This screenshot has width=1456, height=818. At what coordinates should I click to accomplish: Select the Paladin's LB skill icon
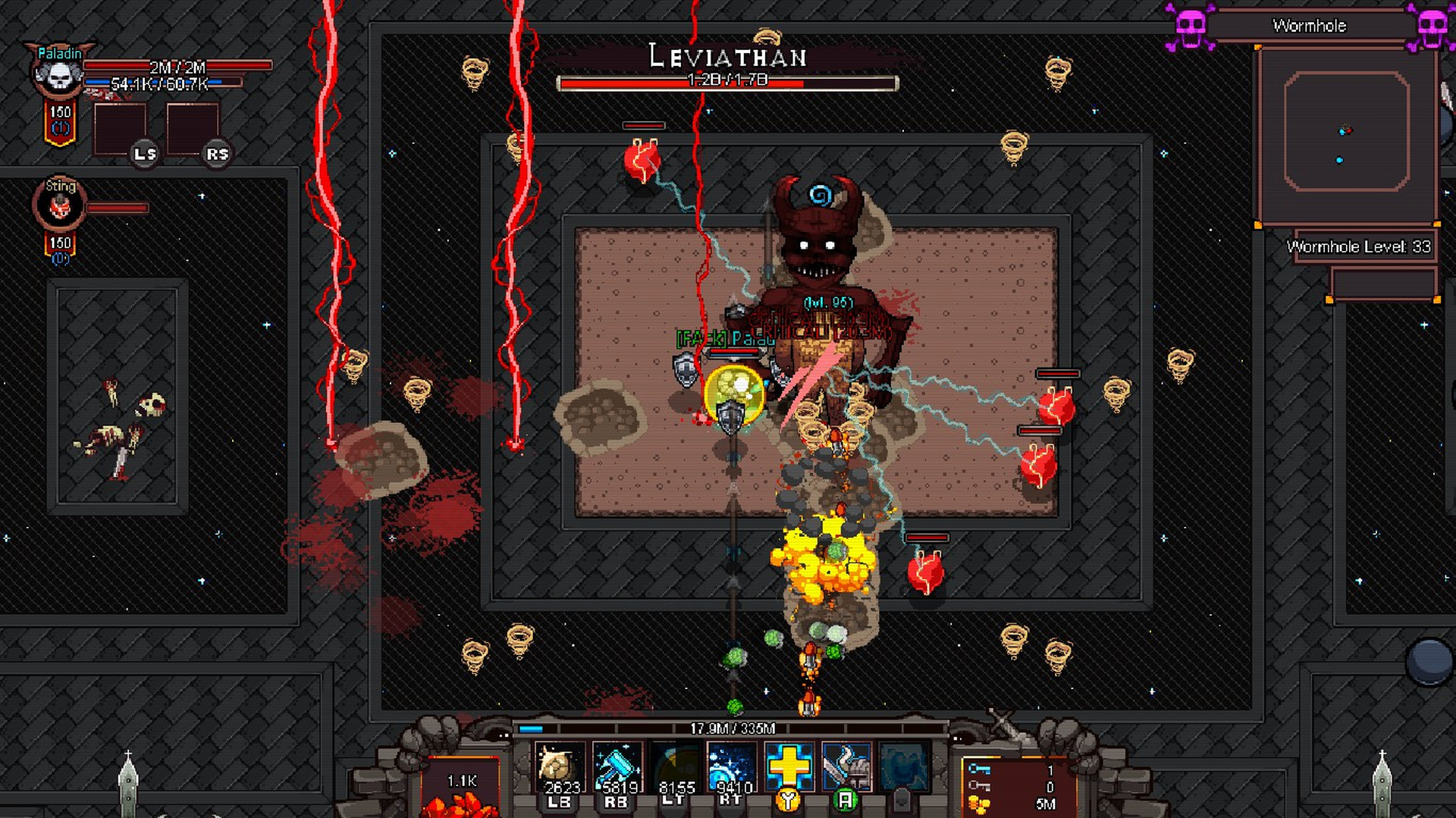pos(559,766)
